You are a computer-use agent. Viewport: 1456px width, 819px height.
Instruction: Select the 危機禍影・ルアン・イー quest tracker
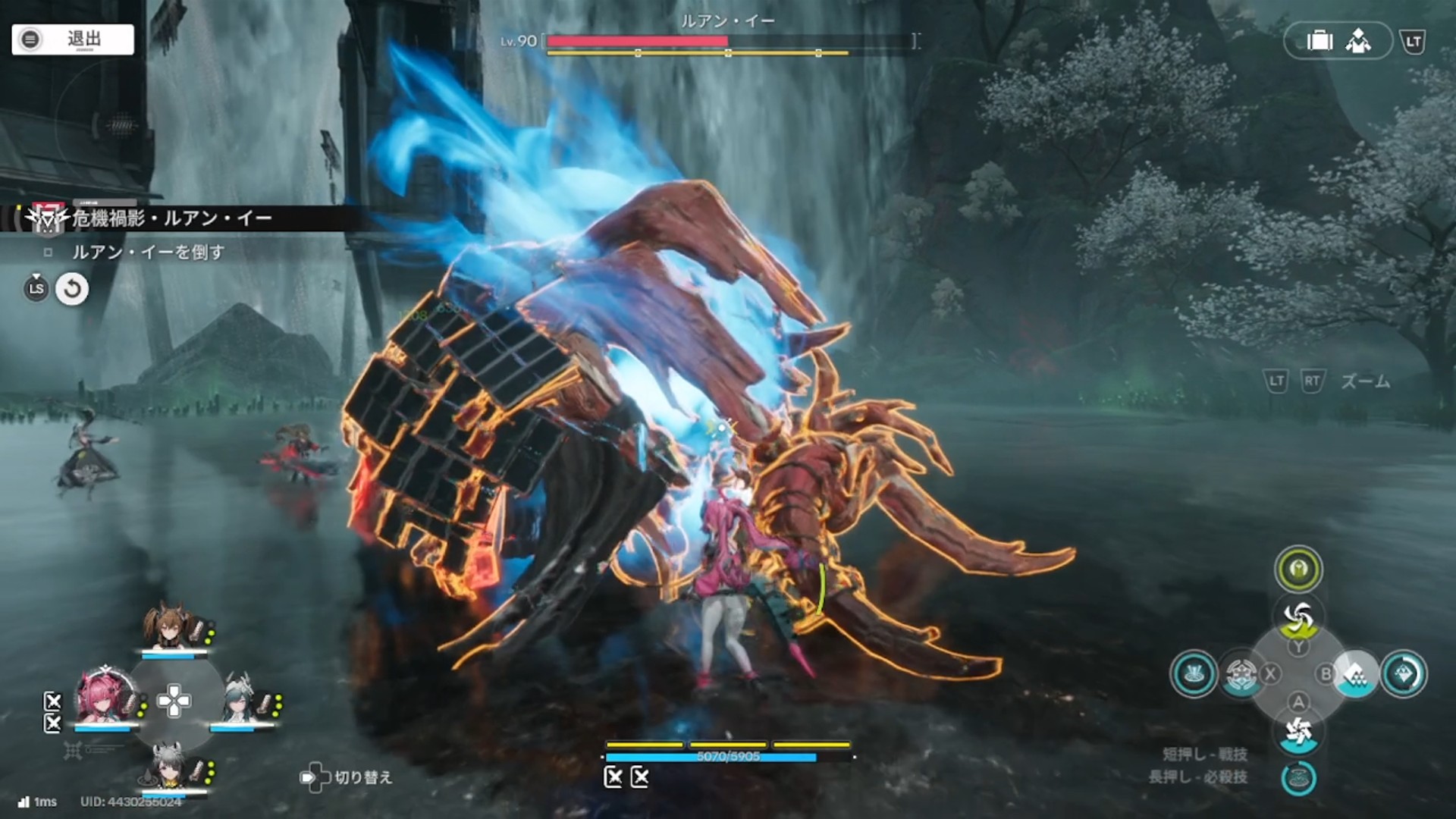[171, 219]
